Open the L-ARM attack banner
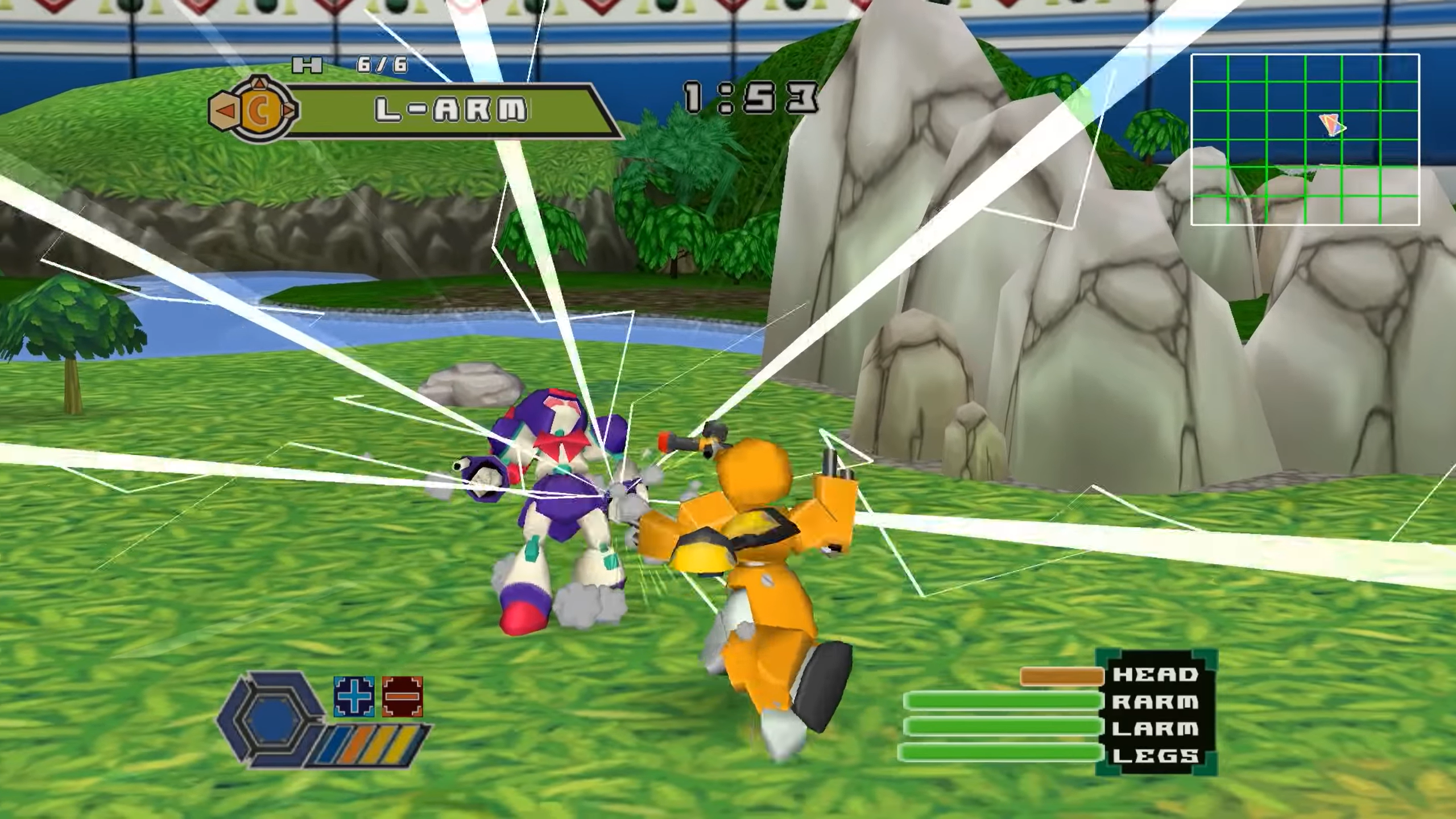Screen dimensions: 1456x819 click(452, 108)
